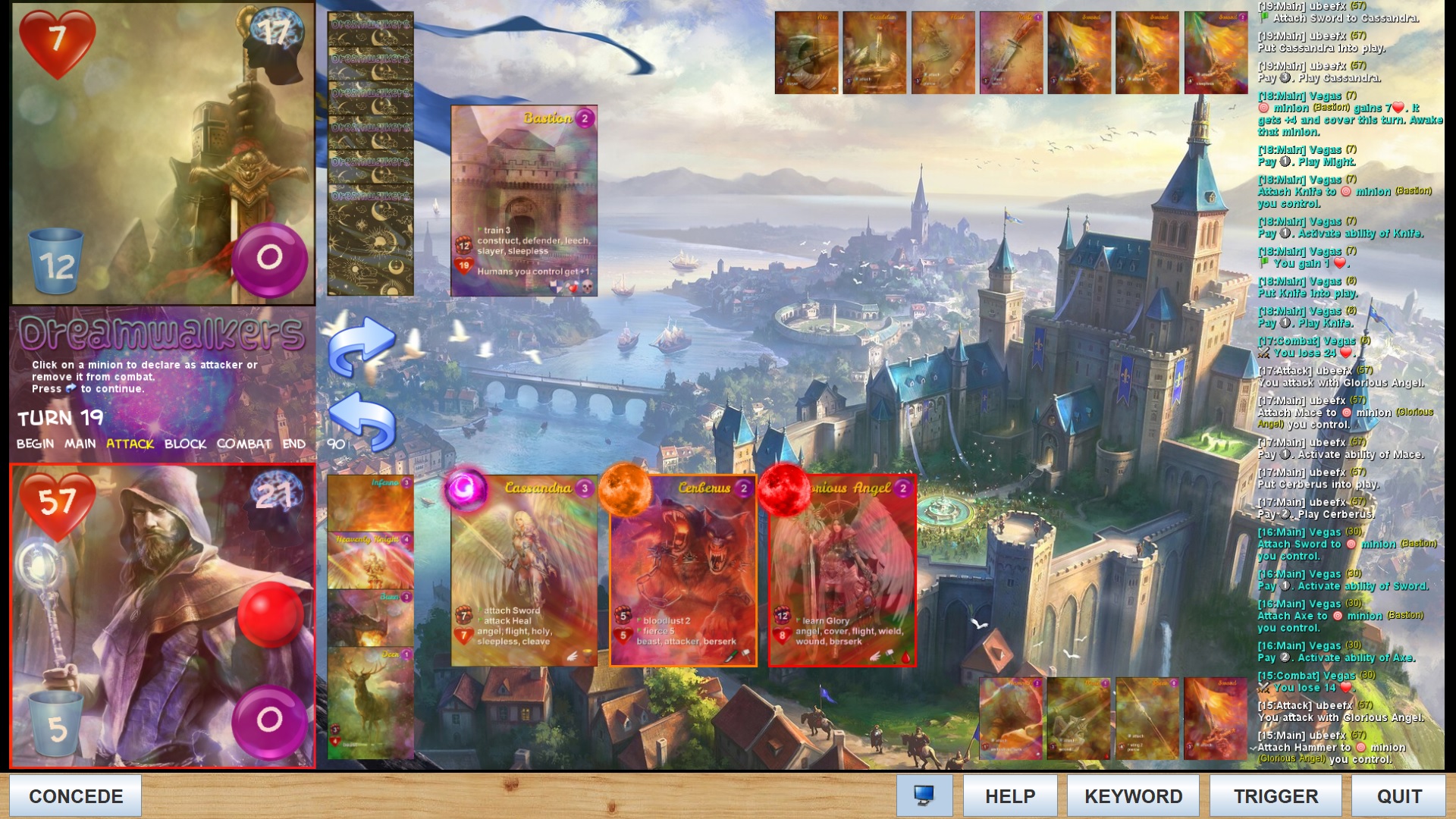The image size is (1456, 819).
Task: Select the Burn card in hand
Action: pos(371,617)
